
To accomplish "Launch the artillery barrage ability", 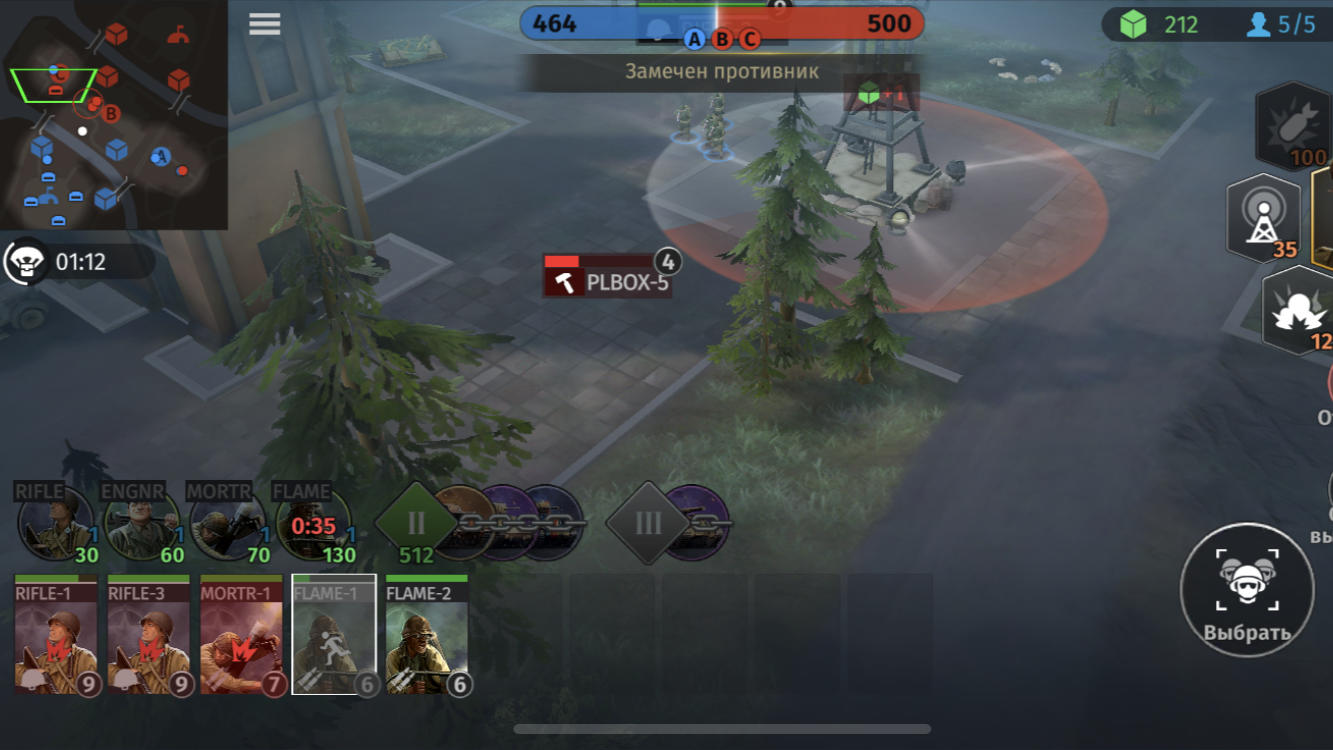I will coord(1297,310).
